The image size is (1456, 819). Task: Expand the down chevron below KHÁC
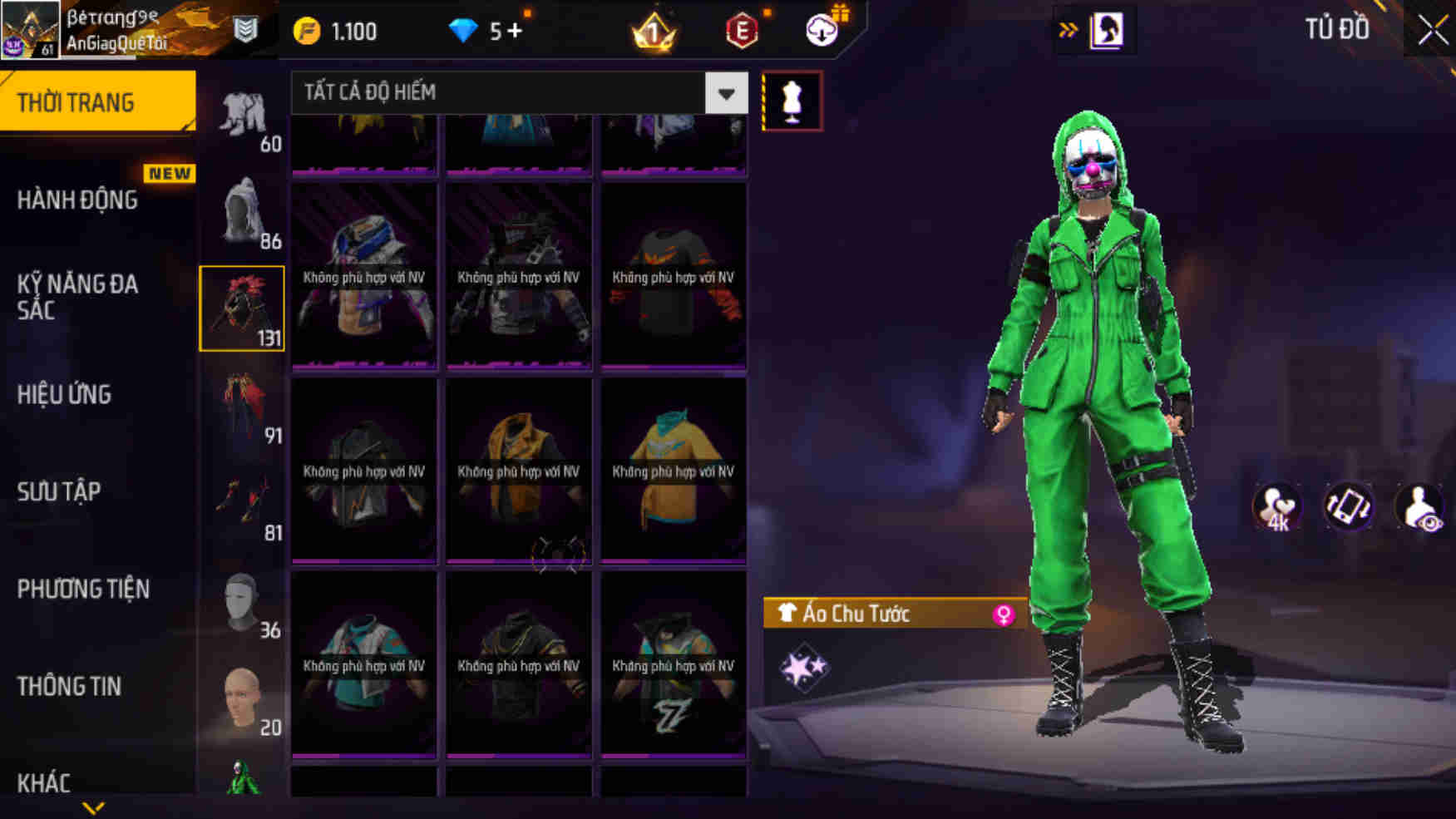91,808
